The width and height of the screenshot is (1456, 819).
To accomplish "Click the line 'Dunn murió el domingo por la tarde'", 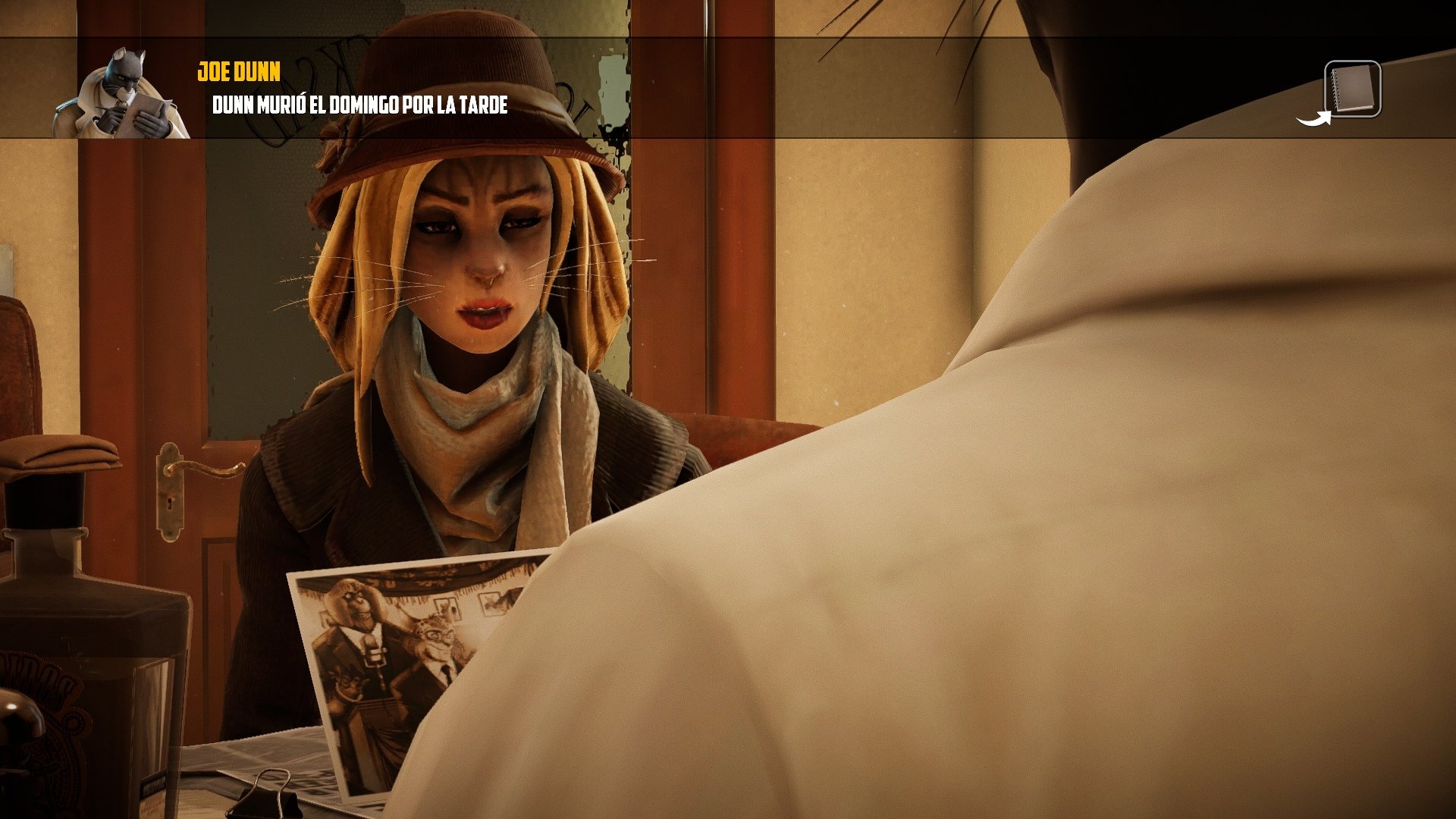I will (x=362, y=106).
